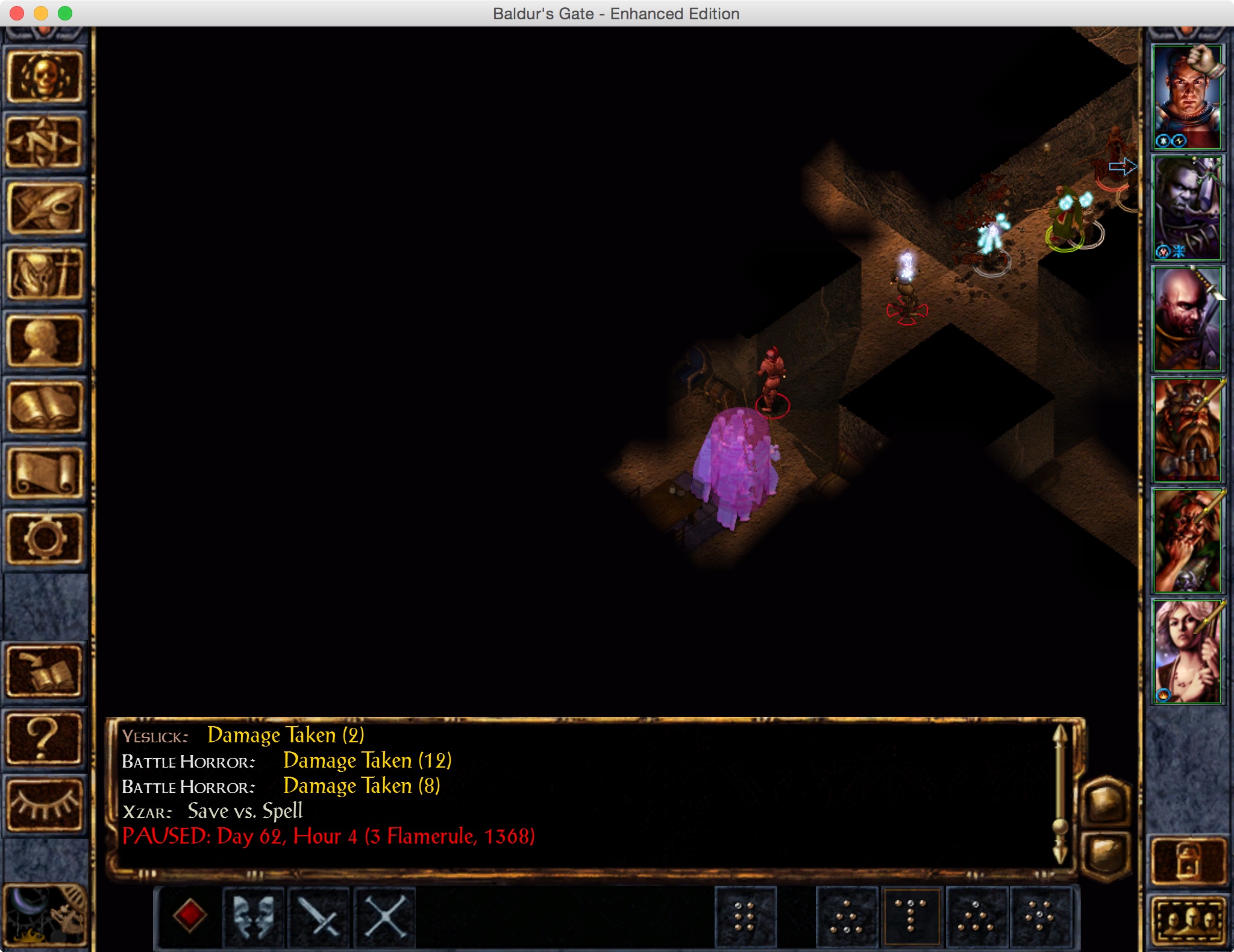Image resolution: width=1234 pixels, height=952 pixels.
Task: Click the question mark help button
Action: click(x=45, y=739)
